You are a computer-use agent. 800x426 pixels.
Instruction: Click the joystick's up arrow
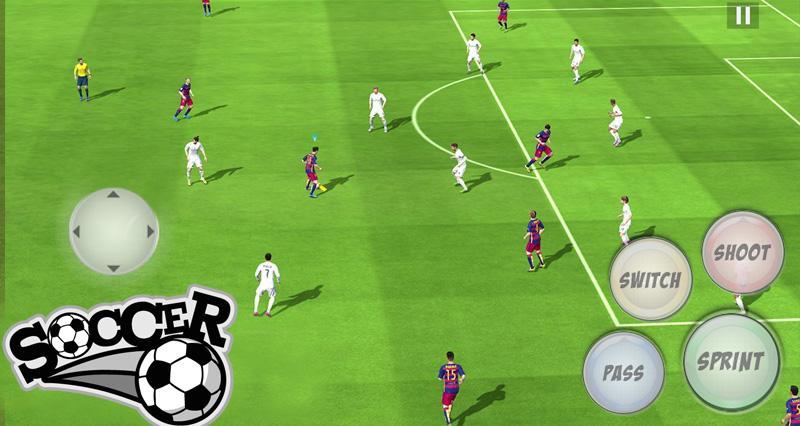coord(113,195)
